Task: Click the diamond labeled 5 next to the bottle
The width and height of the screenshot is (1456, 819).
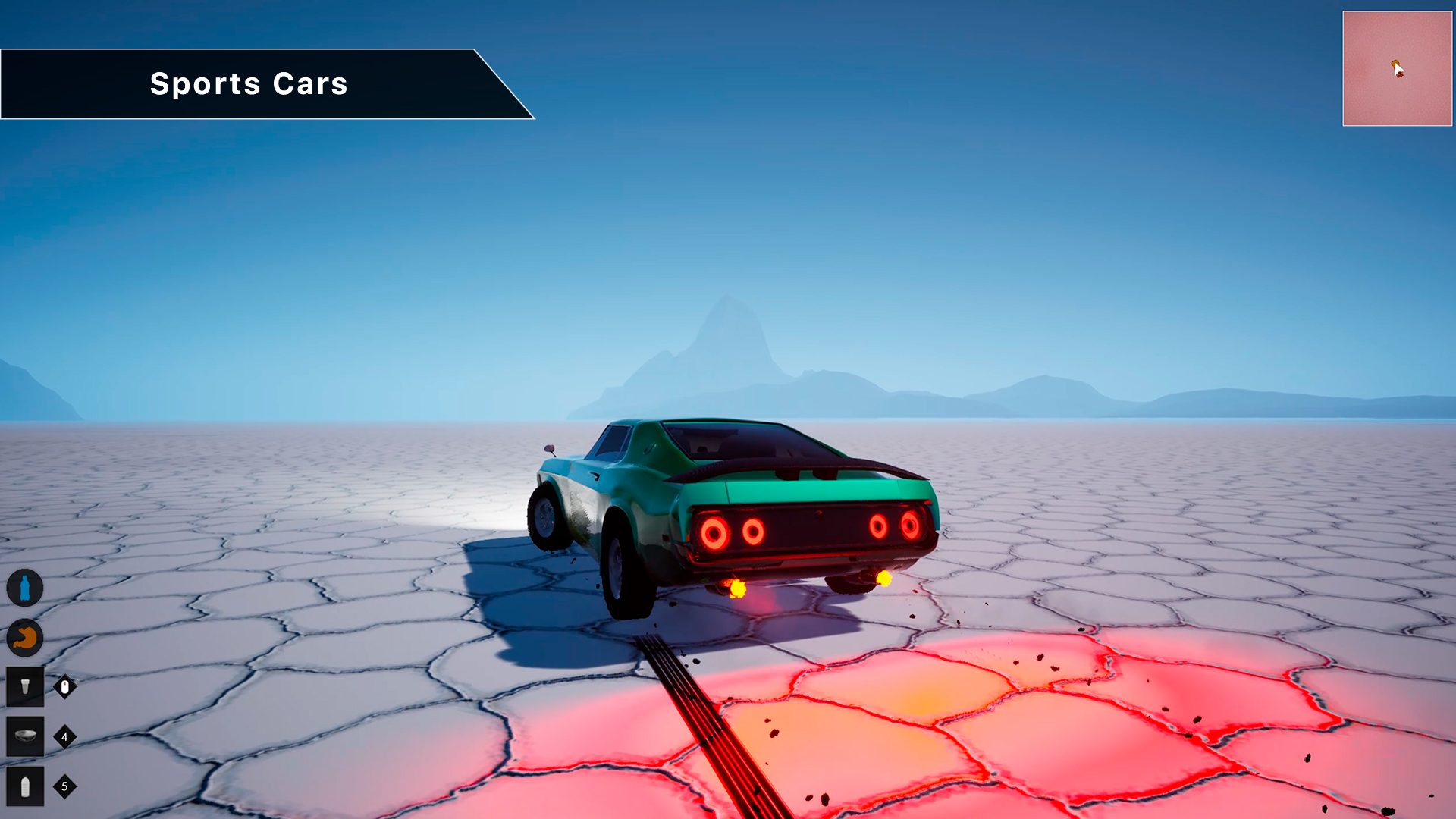Action: click(x=64, y=787)
